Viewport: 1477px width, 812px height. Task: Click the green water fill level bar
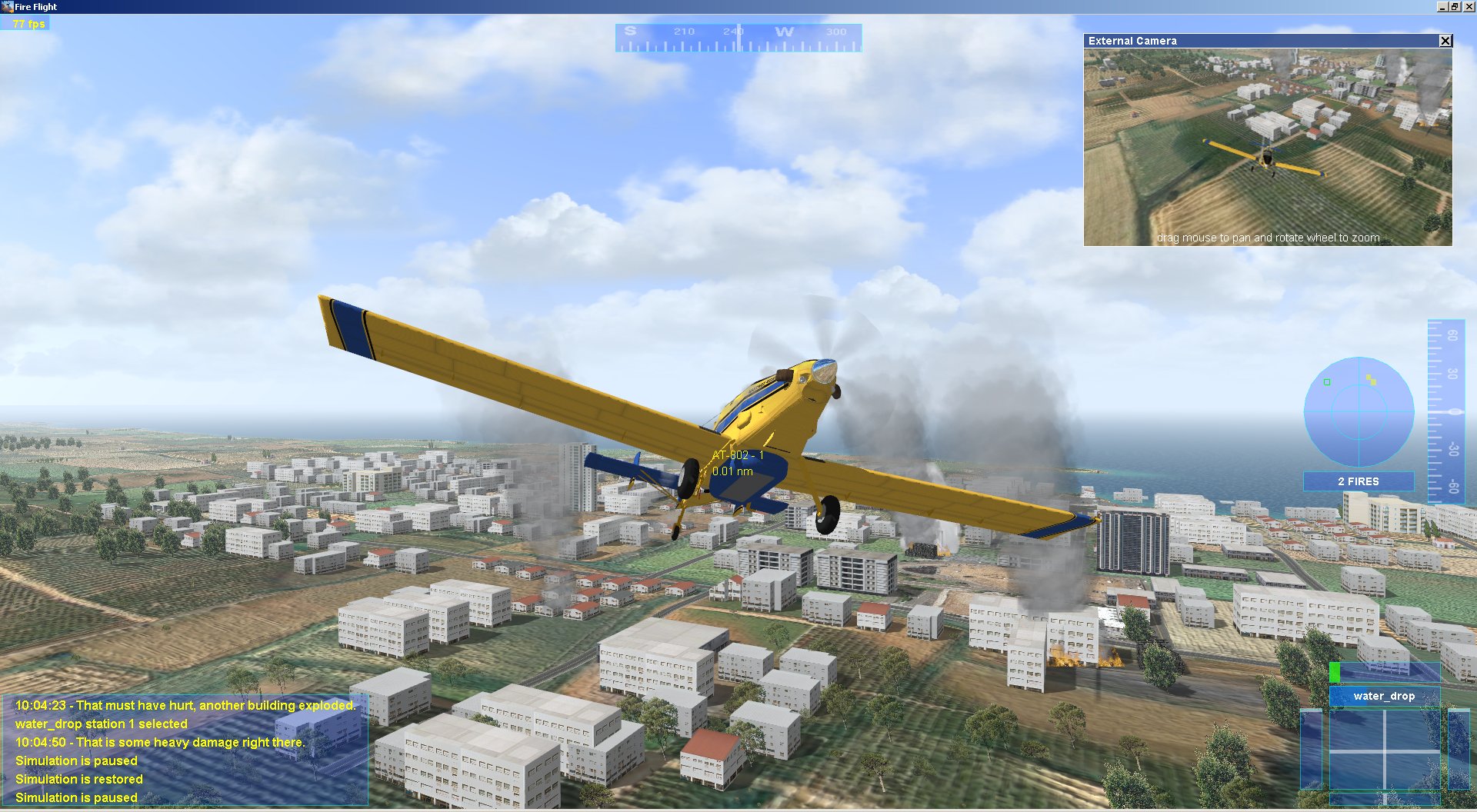[1335, 671]
